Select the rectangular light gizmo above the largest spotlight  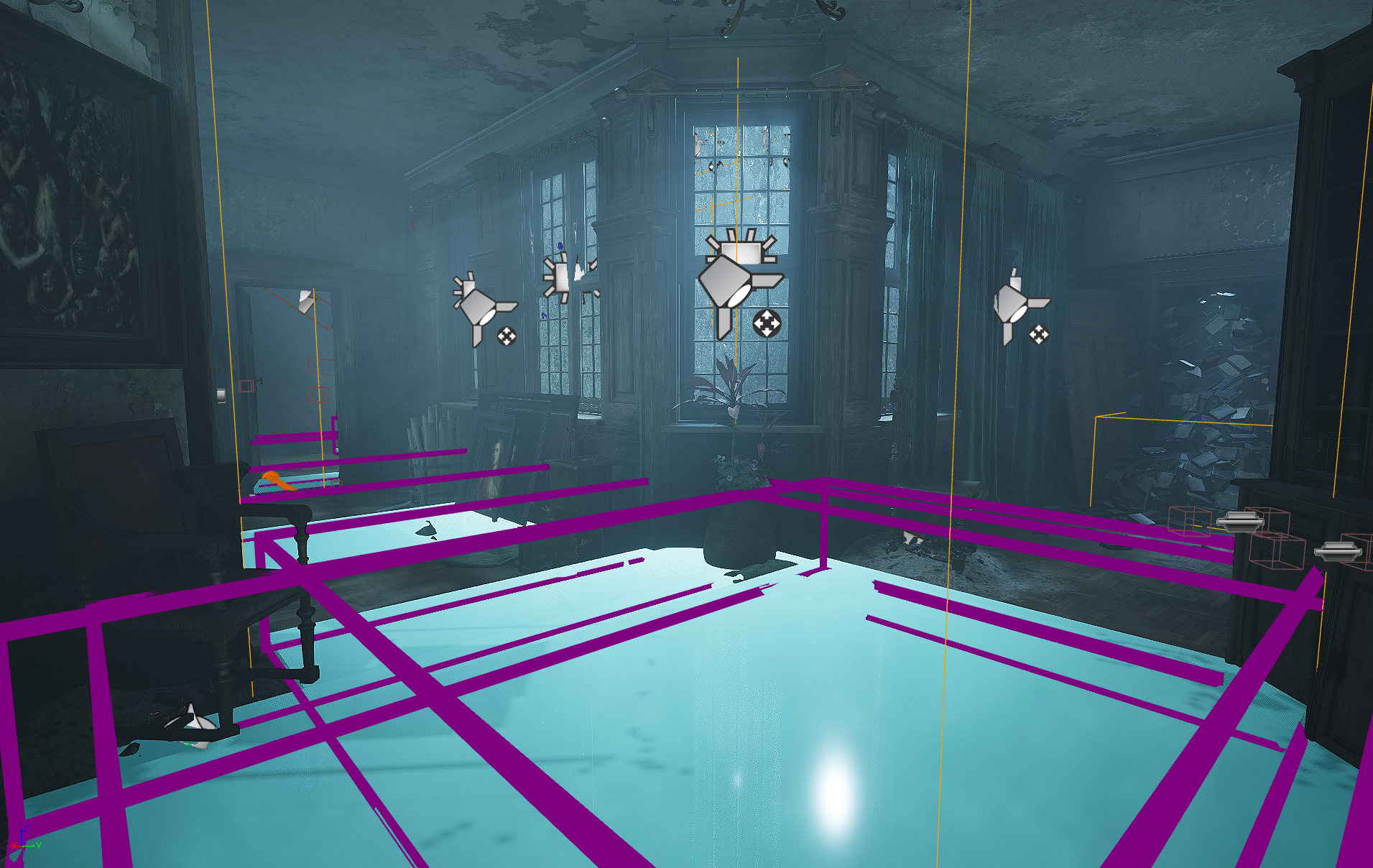(x=740, y=248)
